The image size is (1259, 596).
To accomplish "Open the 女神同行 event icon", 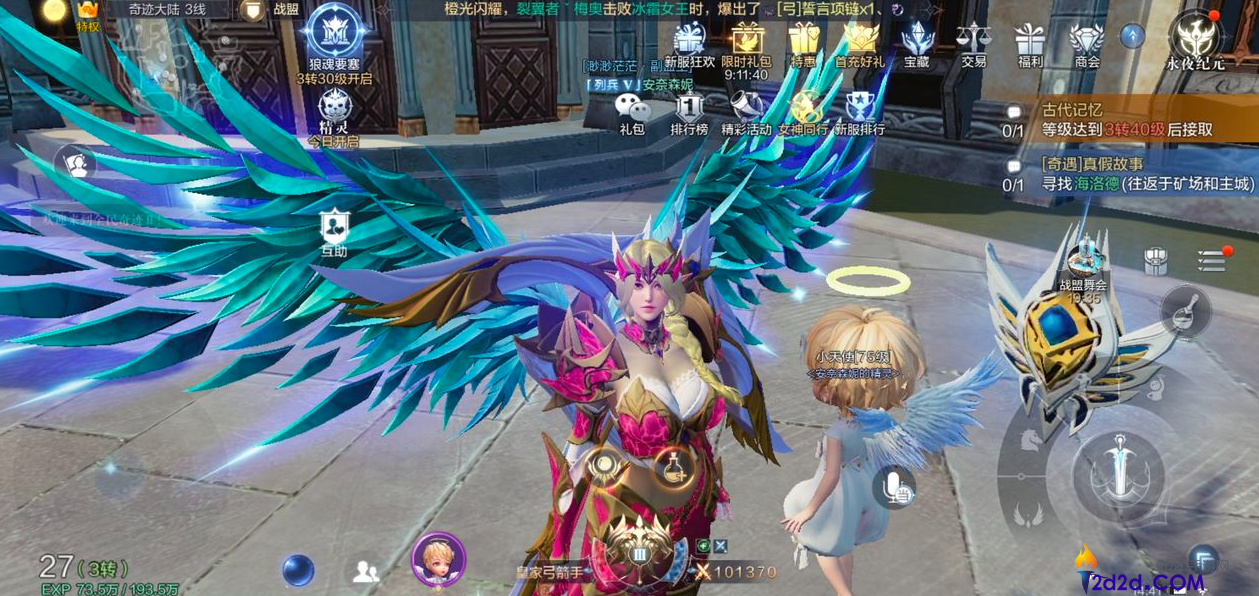I will (x=803, y=112).
